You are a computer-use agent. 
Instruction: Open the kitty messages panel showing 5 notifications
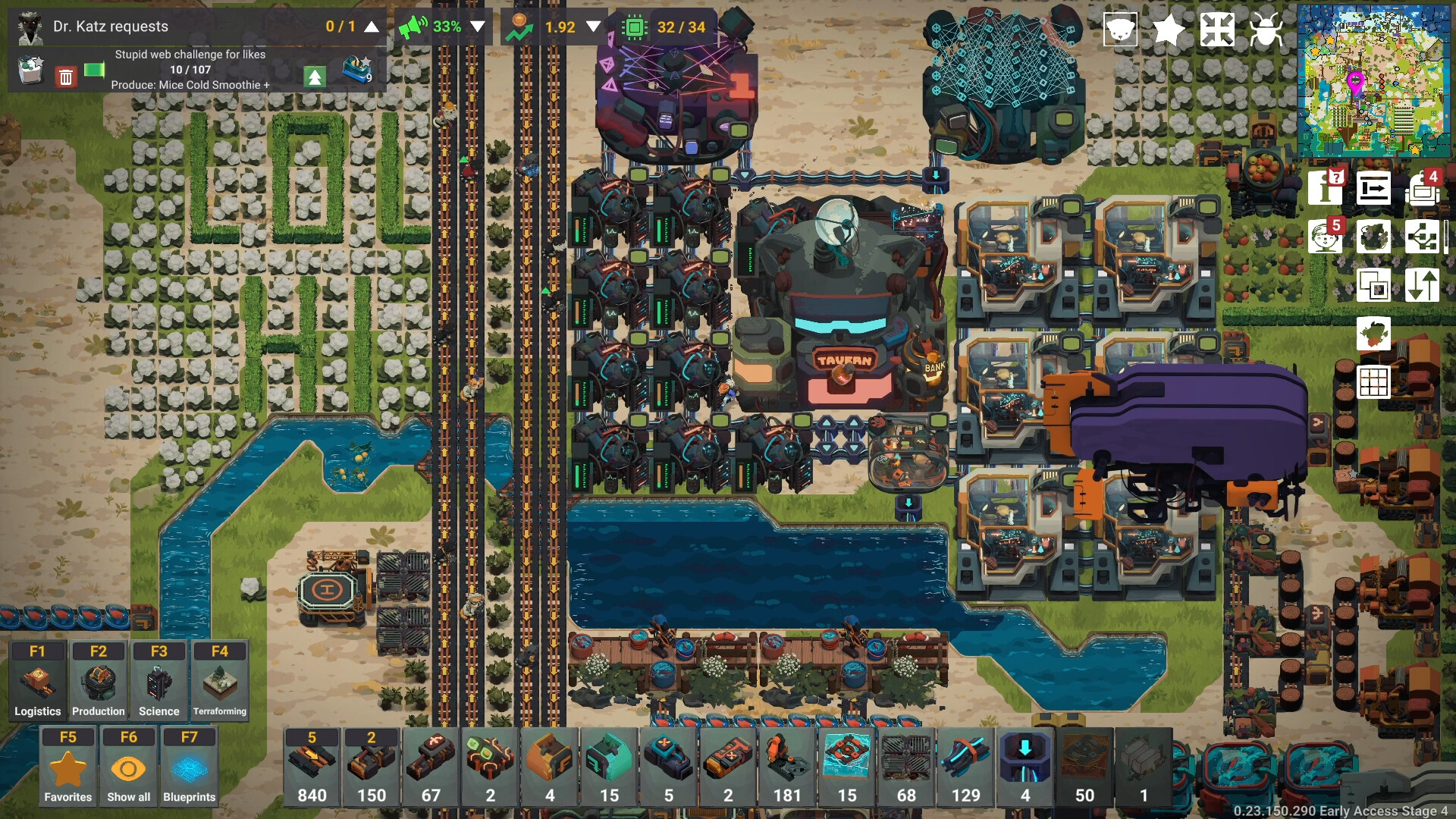(x=1326, y=237)
